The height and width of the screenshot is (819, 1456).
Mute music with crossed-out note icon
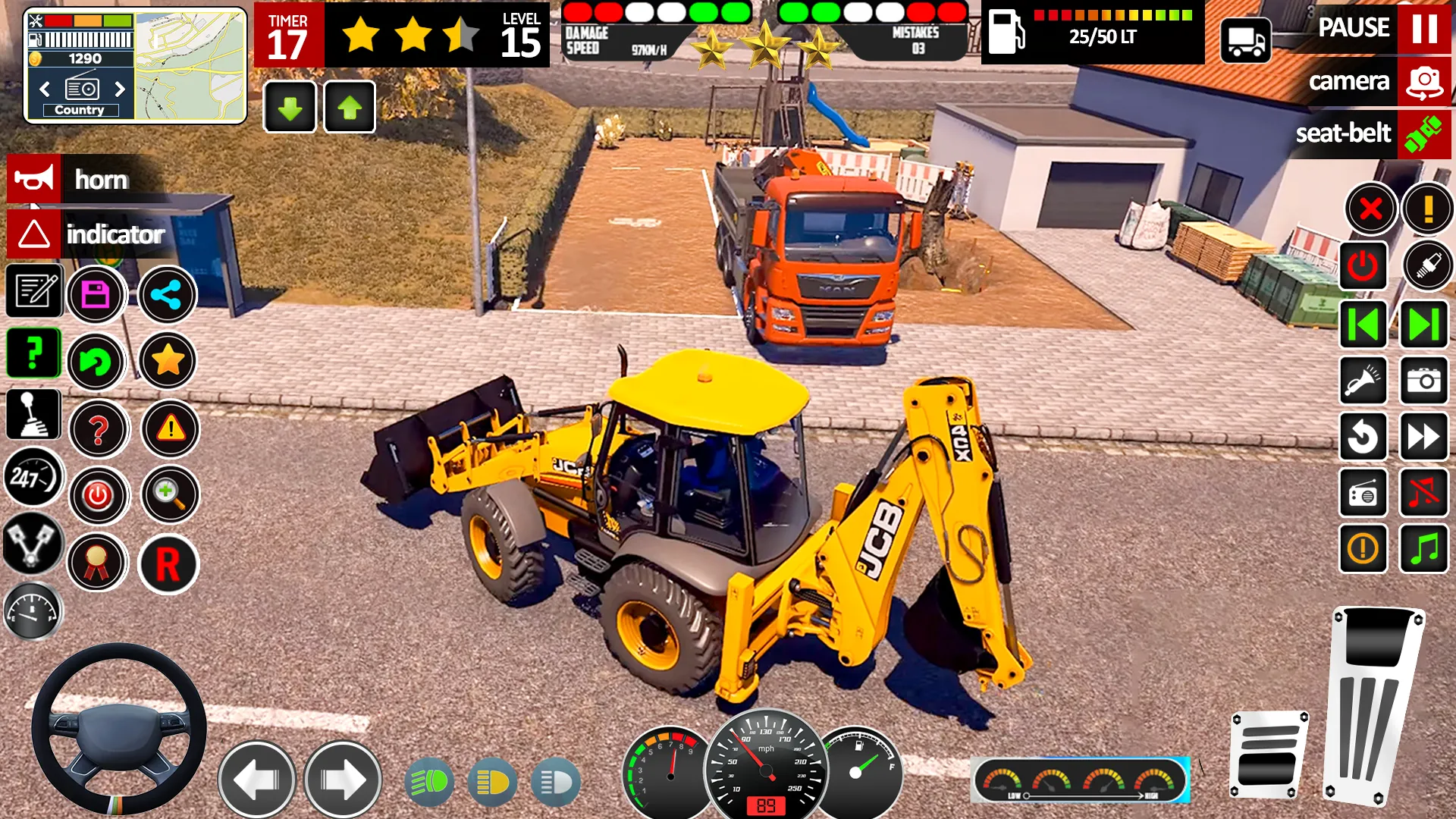[1423, 494]
